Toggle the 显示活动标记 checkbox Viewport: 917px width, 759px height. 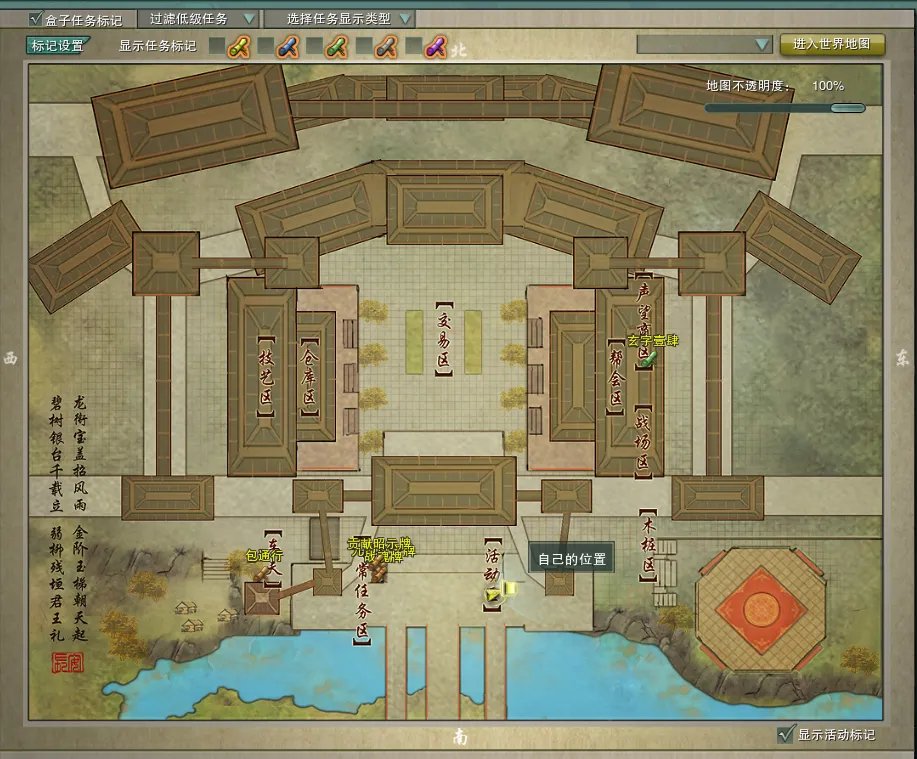tap(785, 735)
